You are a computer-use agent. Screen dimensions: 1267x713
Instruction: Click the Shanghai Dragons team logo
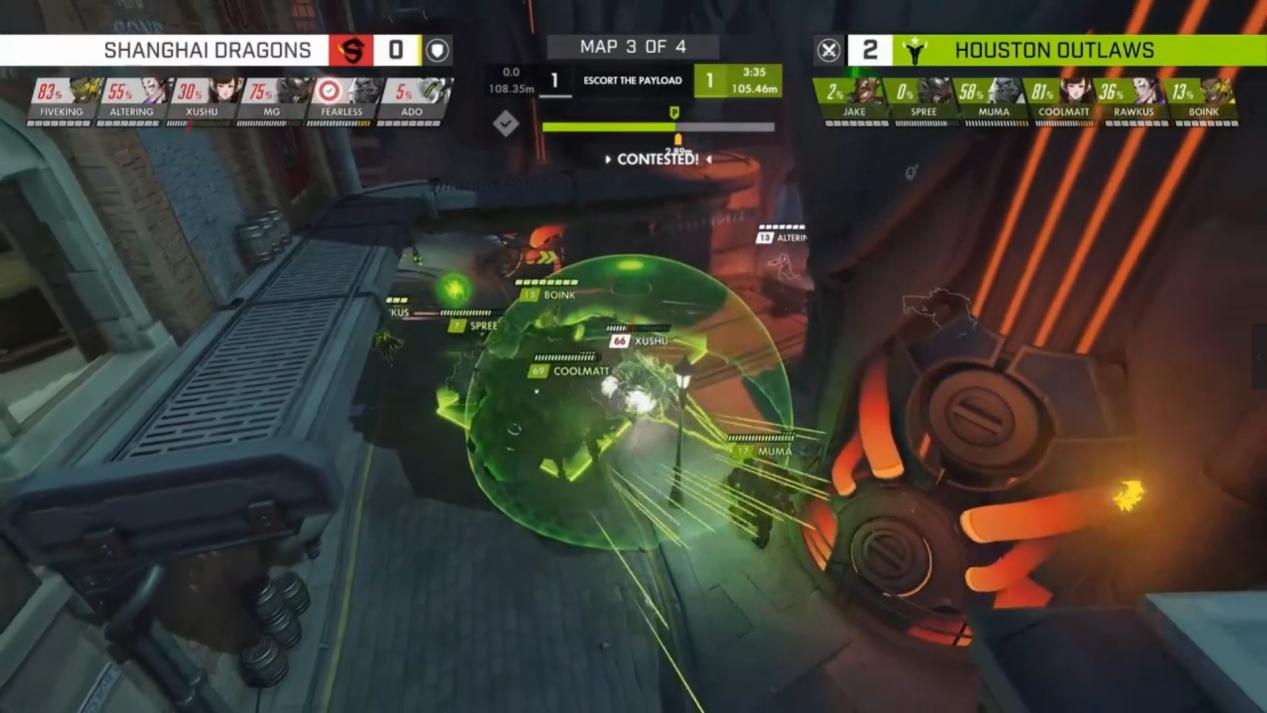coord(351,50)
